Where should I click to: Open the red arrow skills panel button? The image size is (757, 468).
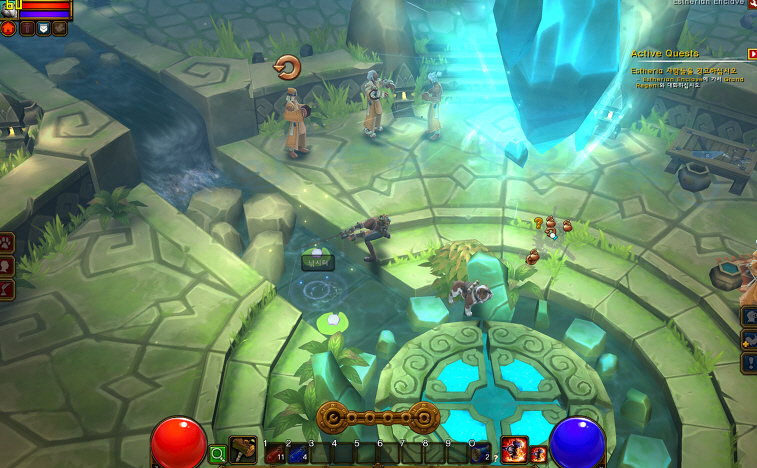[x=7, y=289]
